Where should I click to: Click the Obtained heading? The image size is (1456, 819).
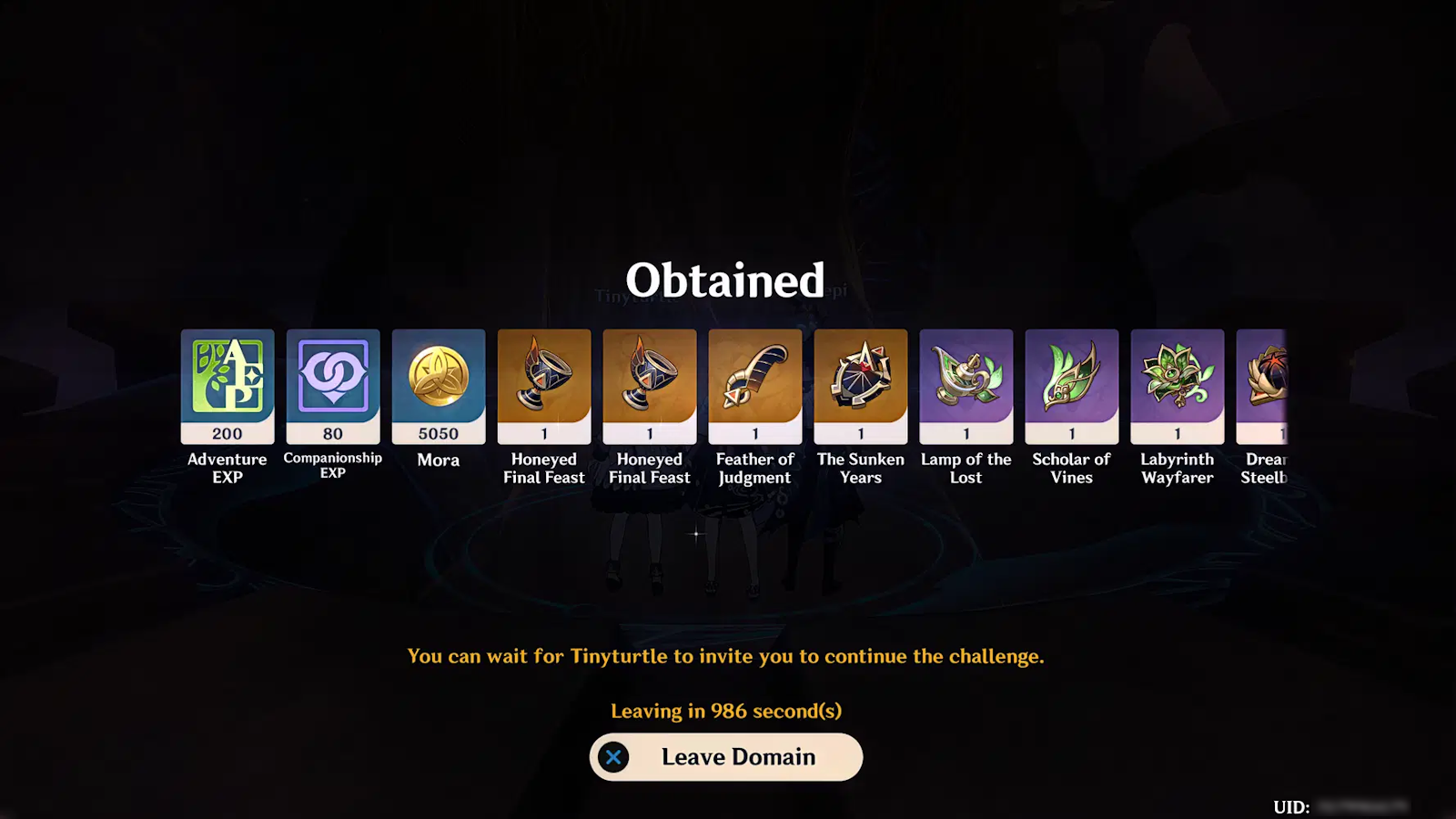coord(725,281)
